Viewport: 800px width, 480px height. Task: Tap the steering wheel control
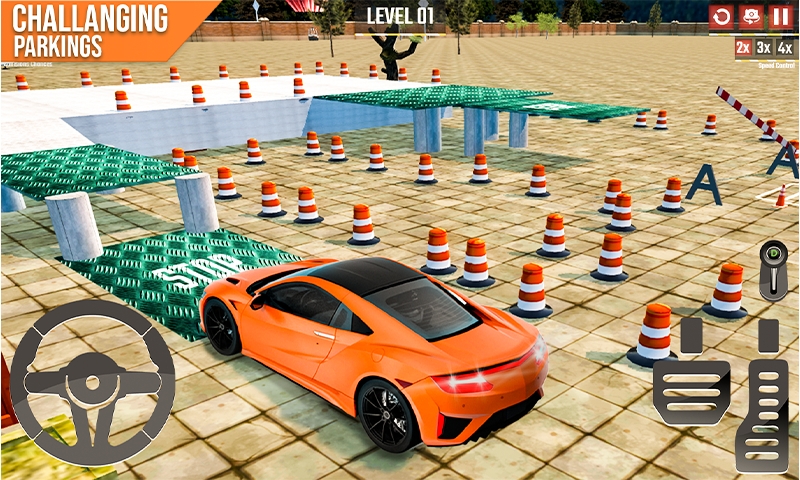point(92,382)
